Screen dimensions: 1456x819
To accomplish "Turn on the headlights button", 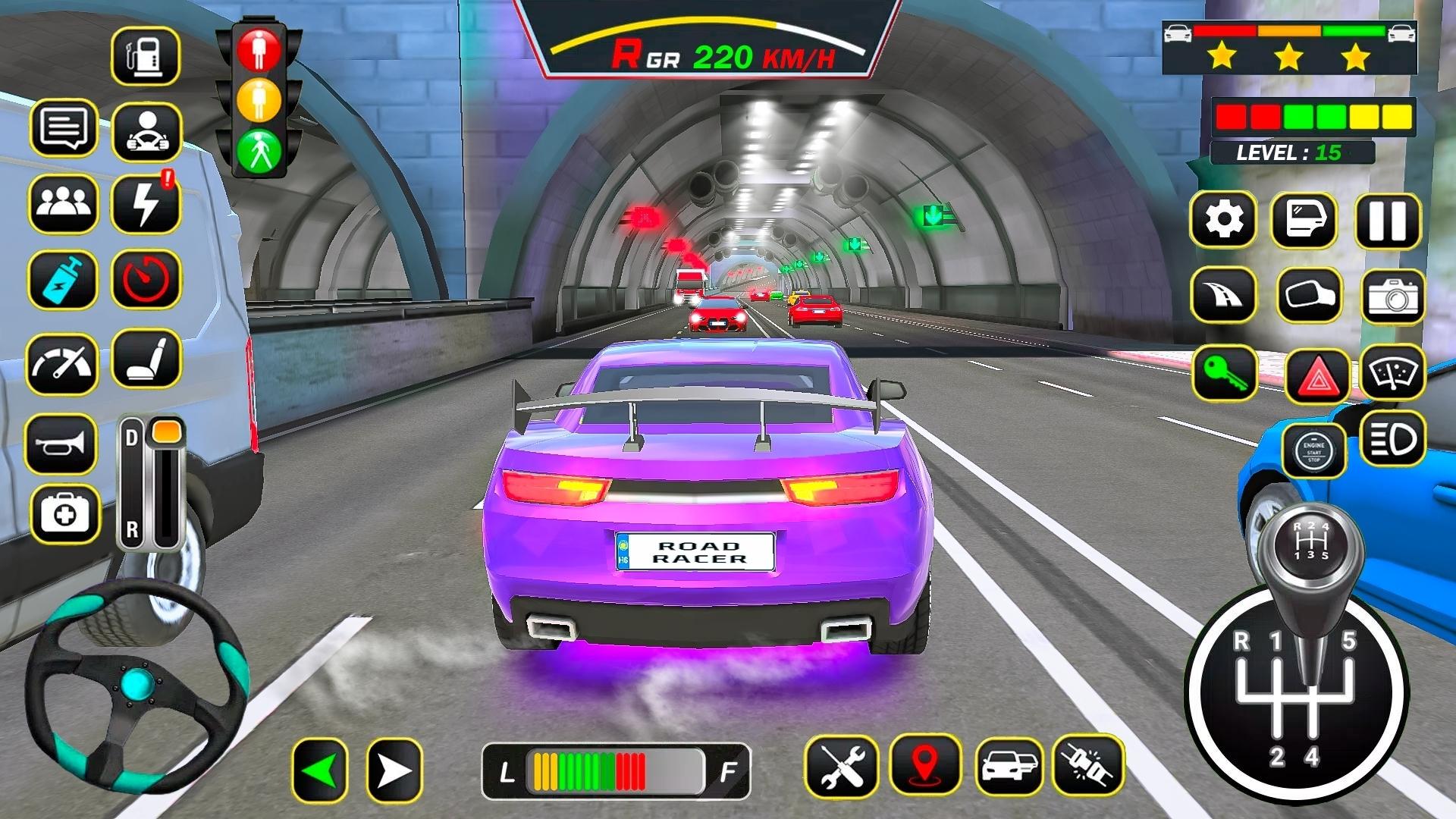I will 1393,438.
